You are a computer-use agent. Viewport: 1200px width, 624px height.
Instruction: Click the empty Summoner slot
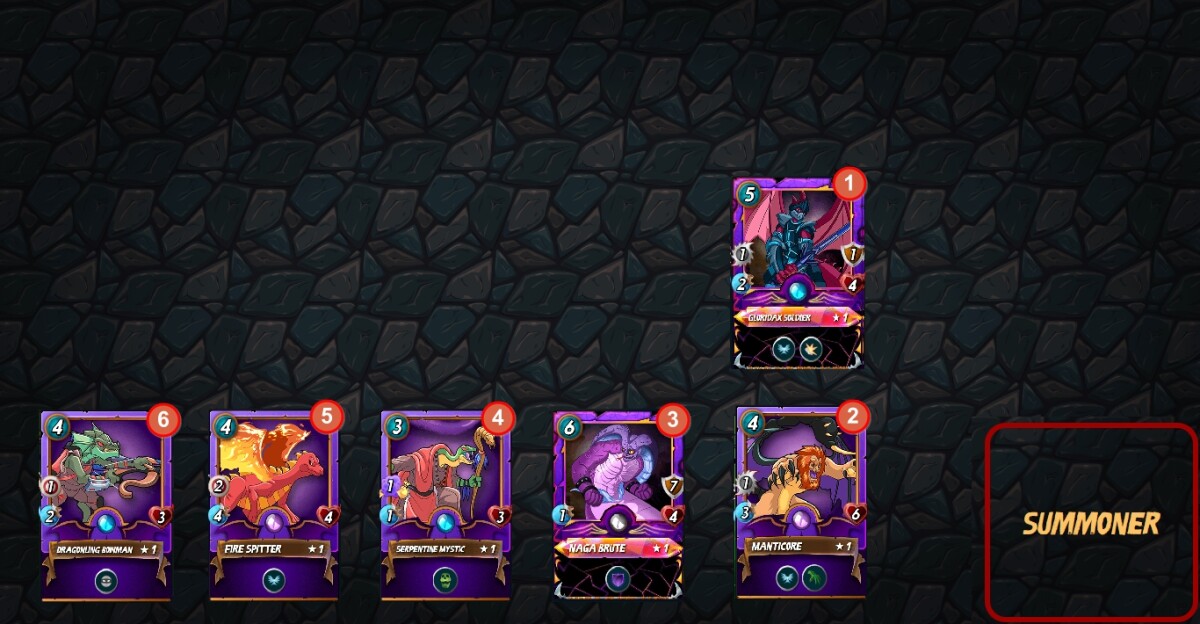click(1091, 522)
